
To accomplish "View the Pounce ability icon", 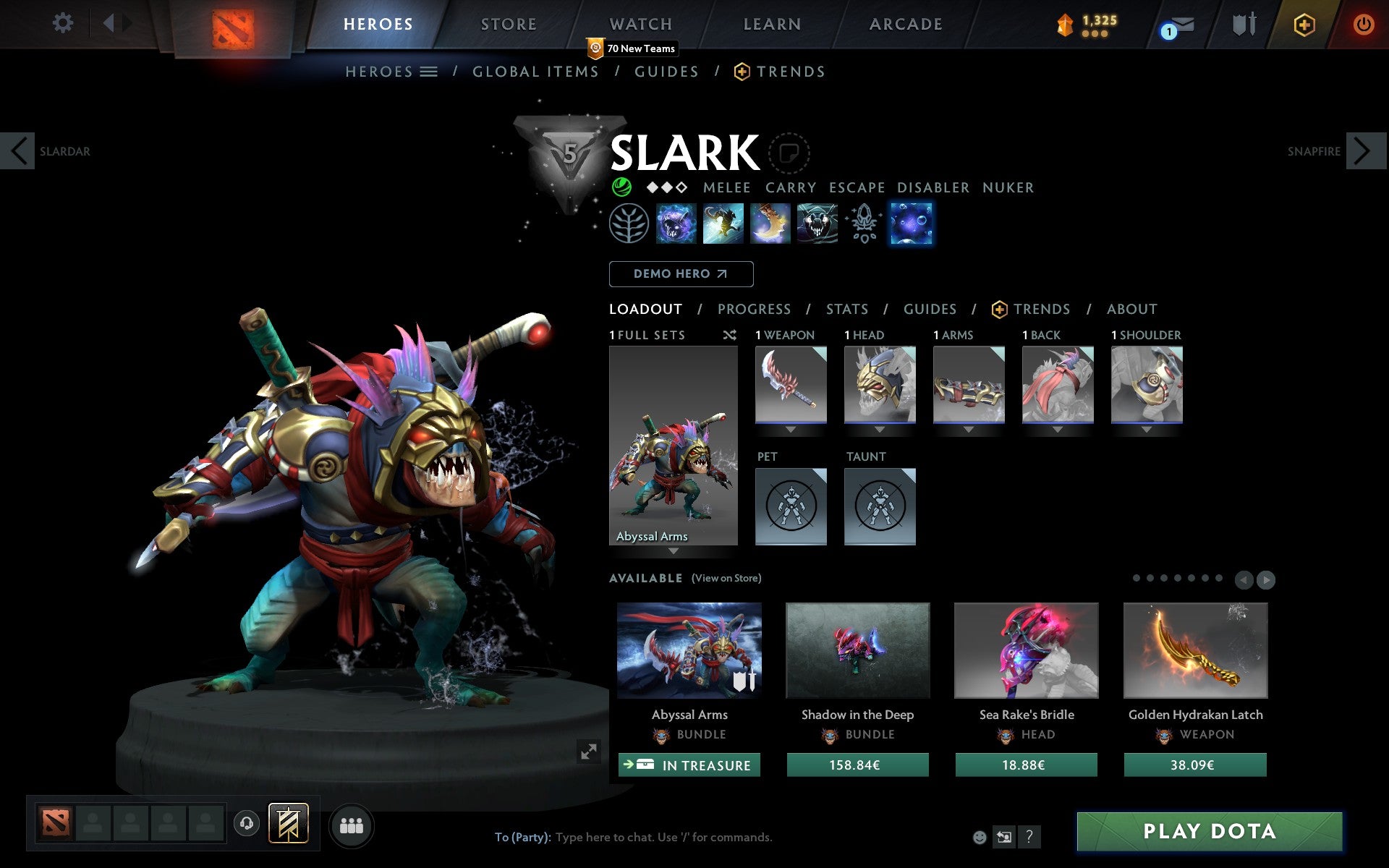I will (x=723, y=224).
